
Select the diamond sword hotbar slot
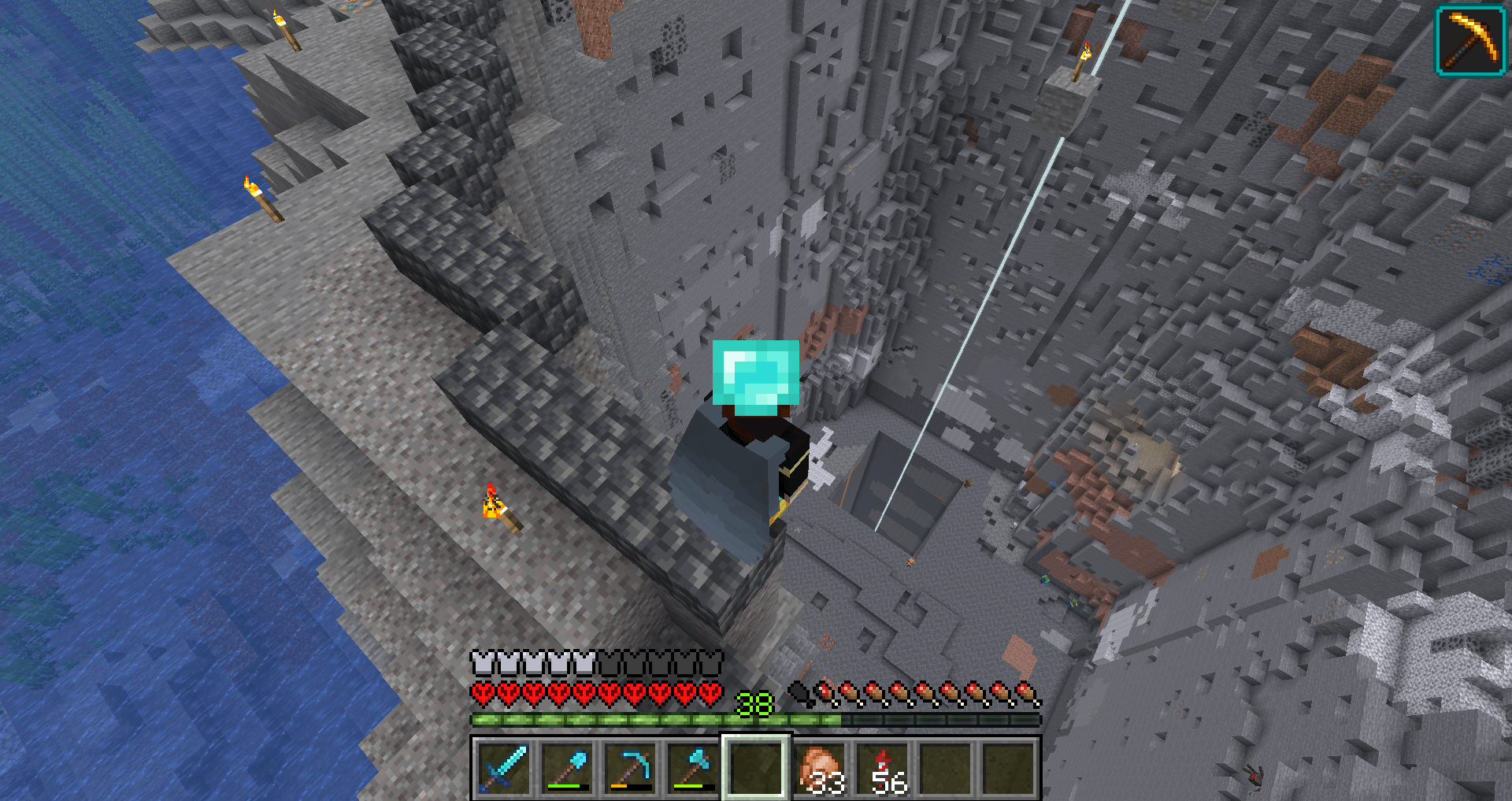tap(504, 768)
